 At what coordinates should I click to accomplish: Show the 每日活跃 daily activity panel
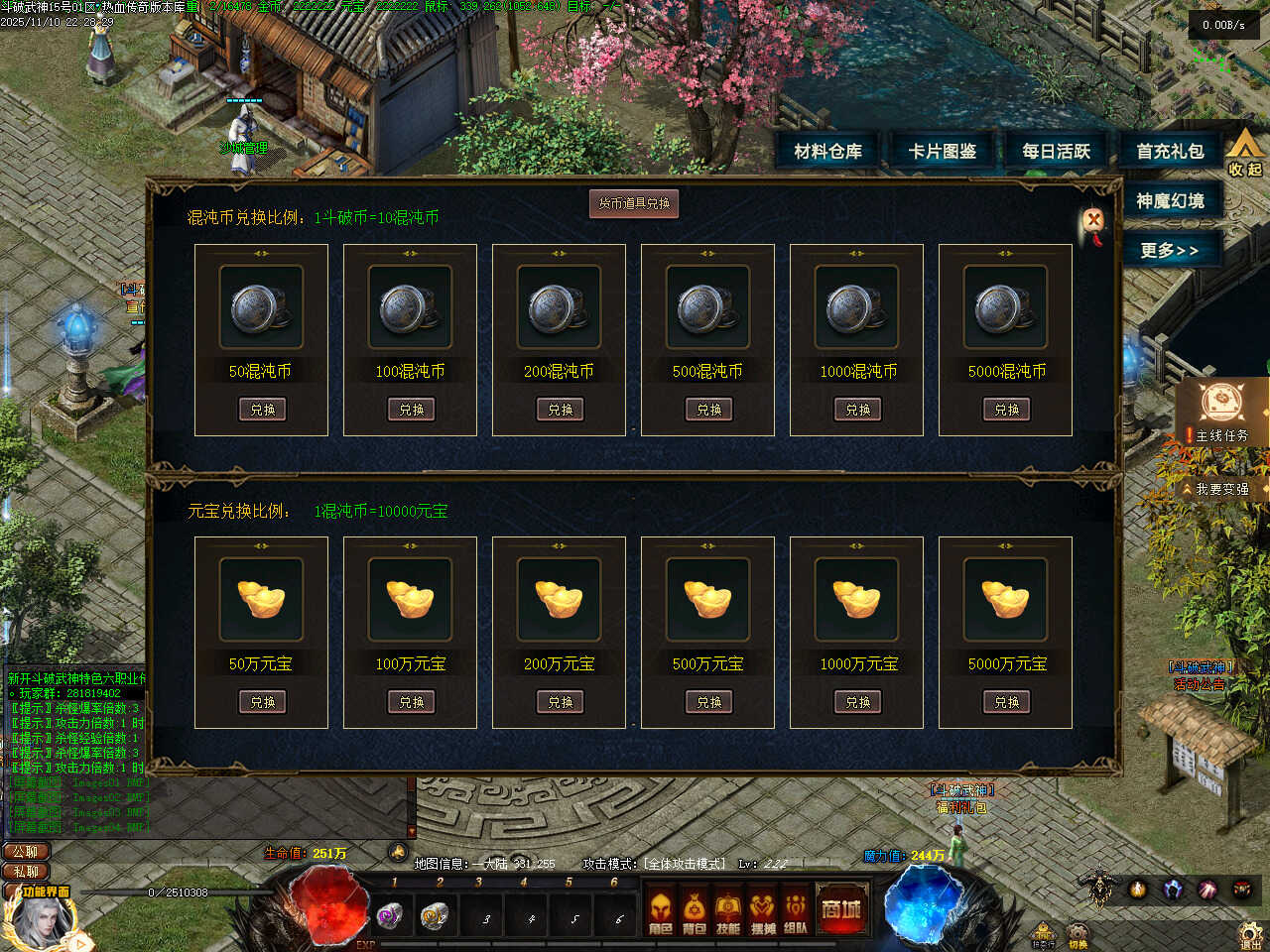pos(1057,152)
